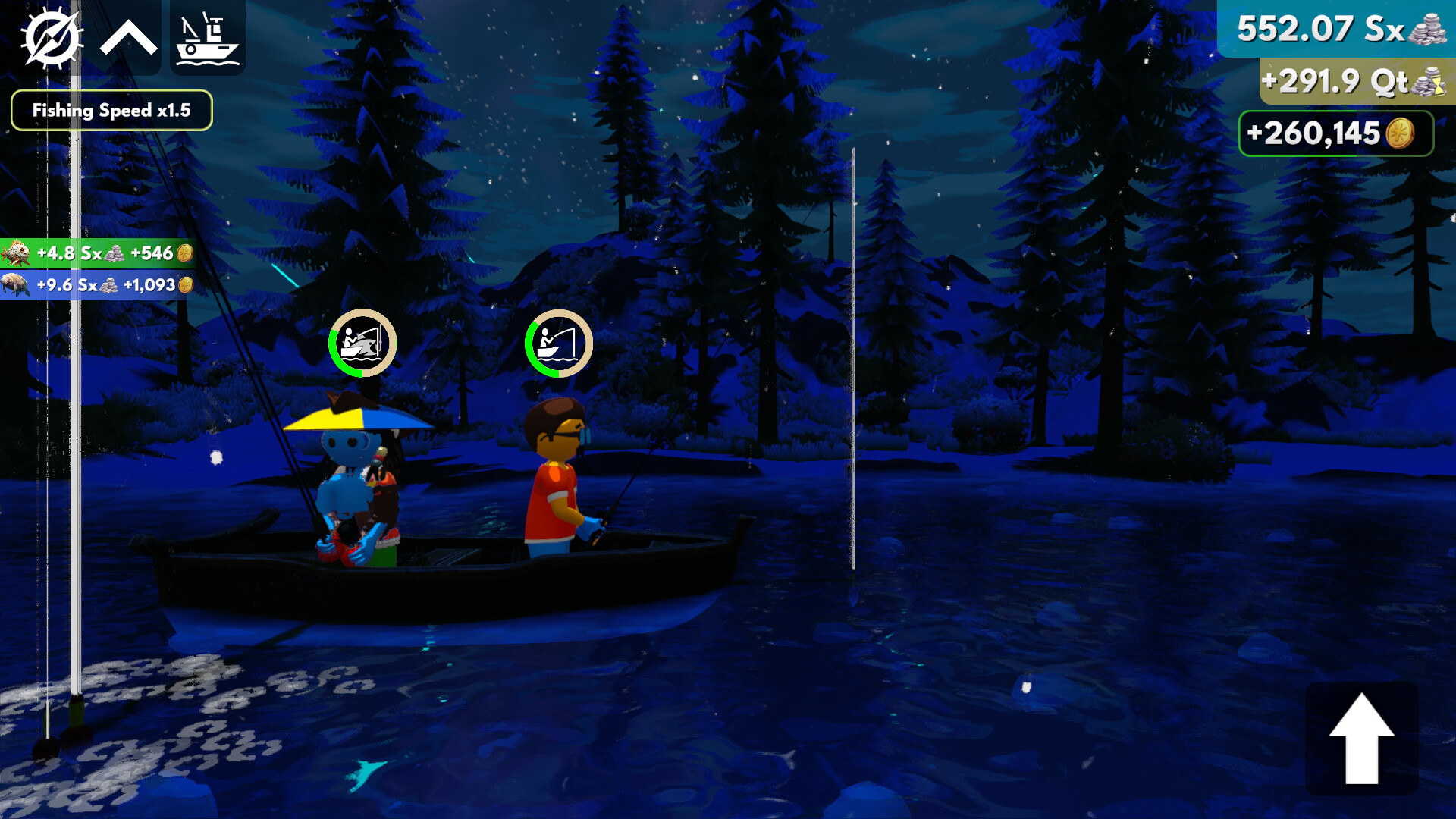1456x819 pixels.
Task: Click the right fisherman's fishing progress icon
Action: click(x=557, y=343)
